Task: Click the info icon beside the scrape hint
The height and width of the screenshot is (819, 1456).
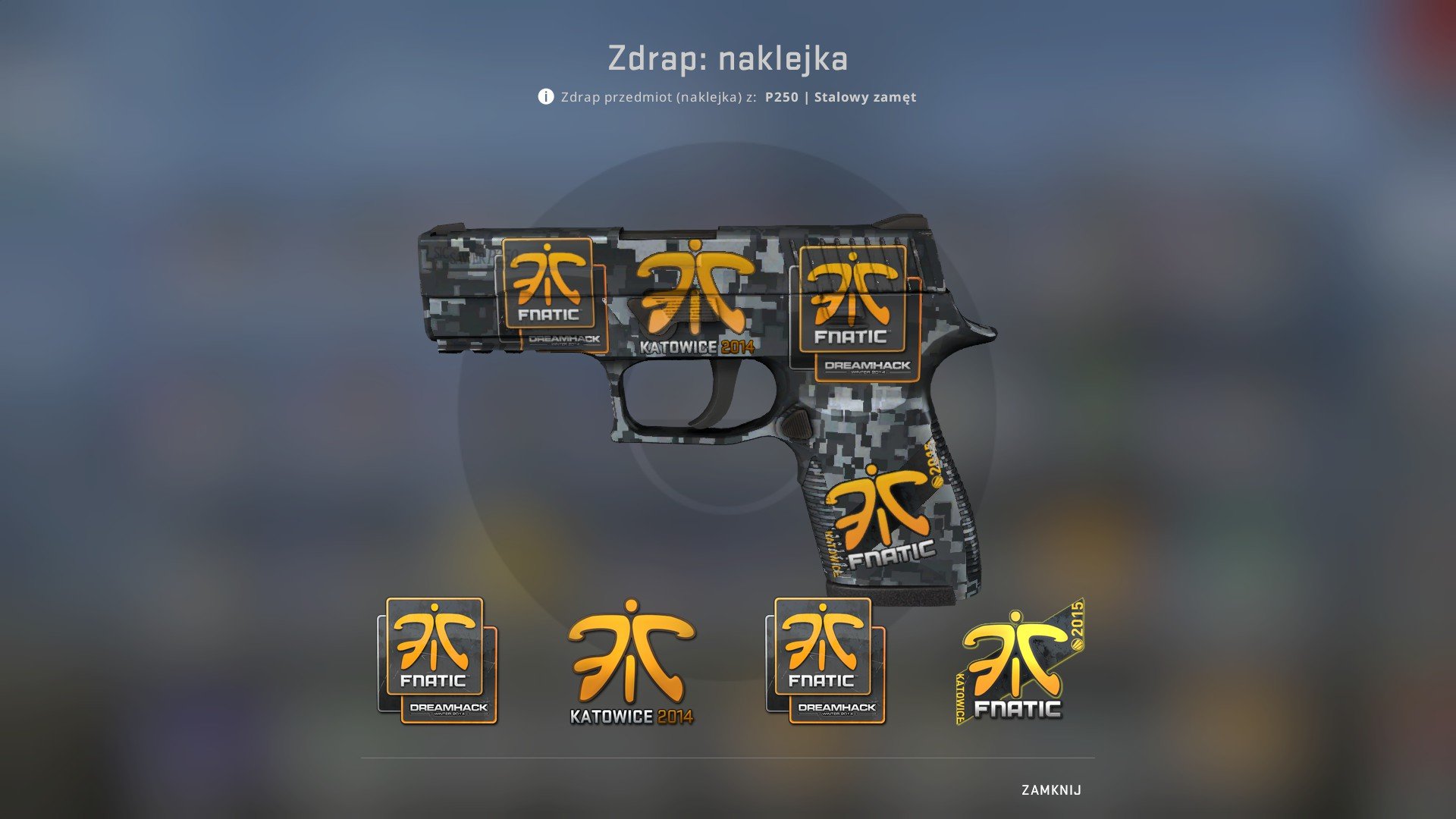Action: click(x=546, y=96)
